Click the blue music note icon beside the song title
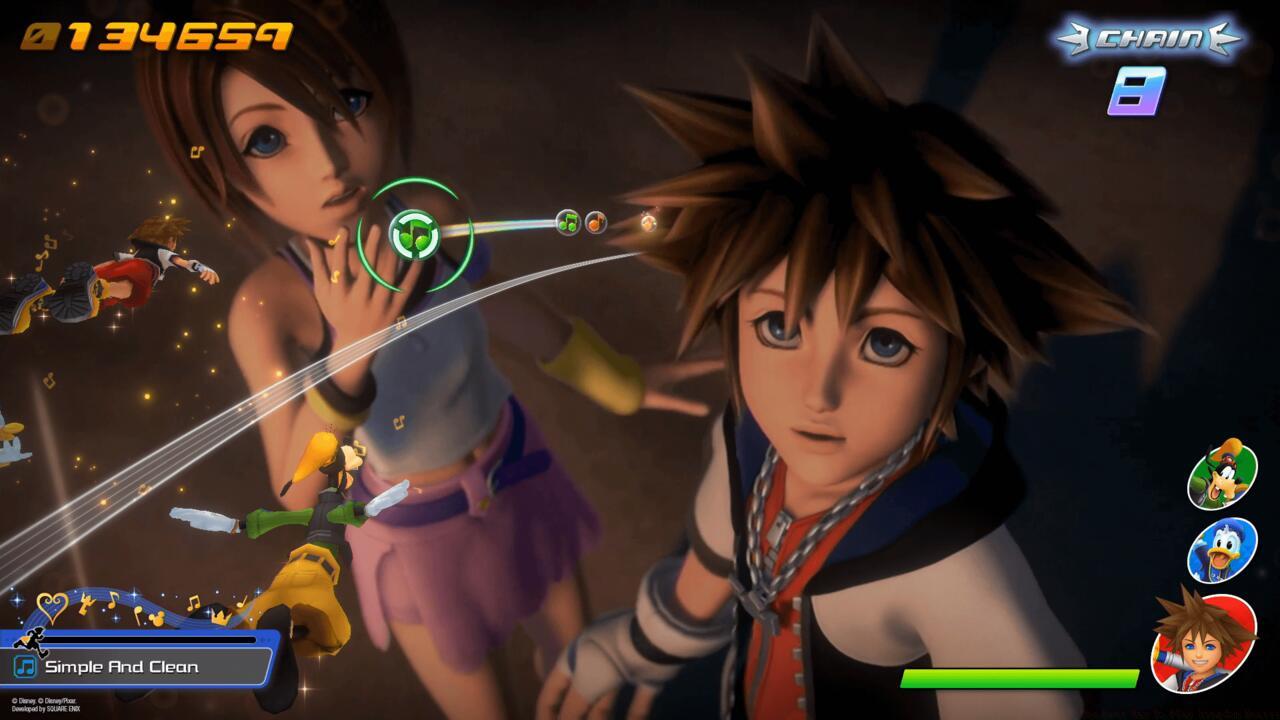The image size is (1280, 720). pyautogui.click(x=26, y=666)
